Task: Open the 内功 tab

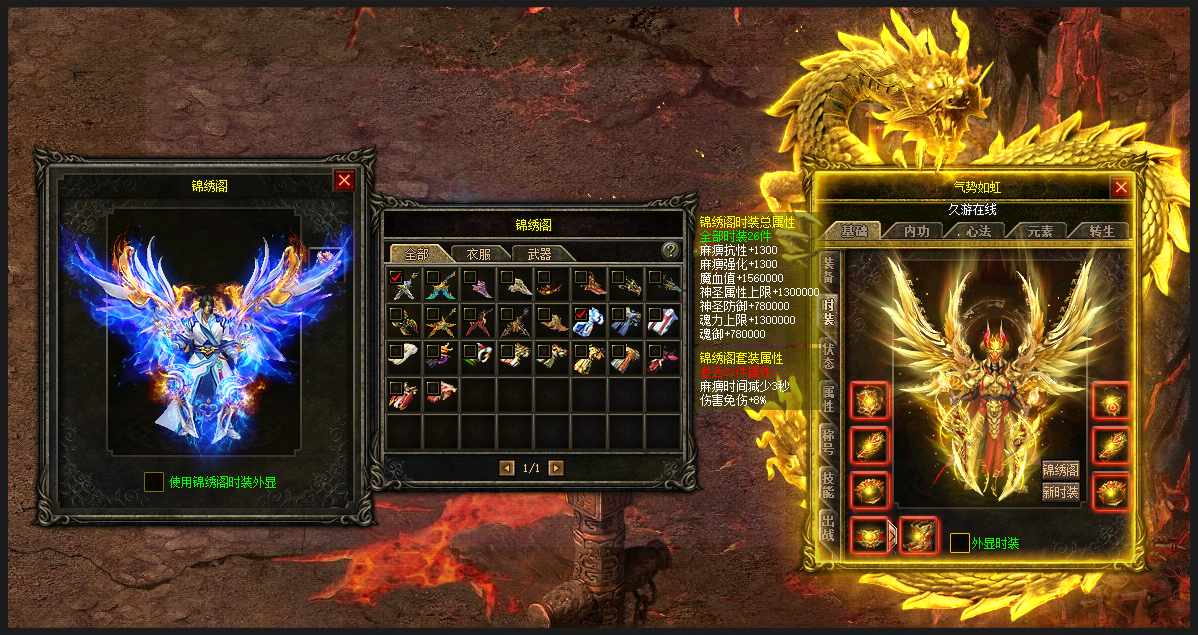Action: point(916,231)
